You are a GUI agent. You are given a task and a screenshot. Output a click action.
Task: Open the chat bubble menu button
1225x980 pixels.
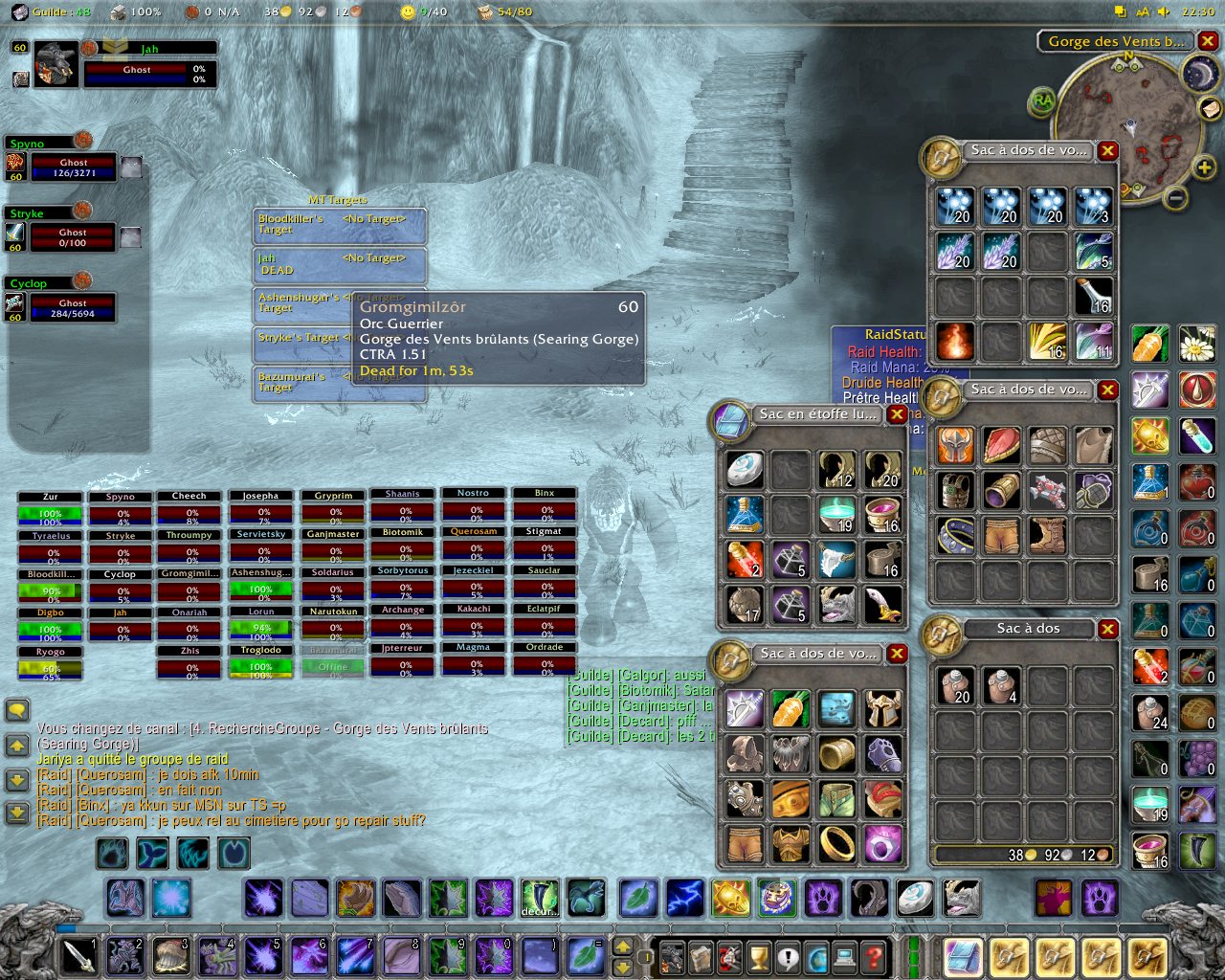click(x=17, y=710)
